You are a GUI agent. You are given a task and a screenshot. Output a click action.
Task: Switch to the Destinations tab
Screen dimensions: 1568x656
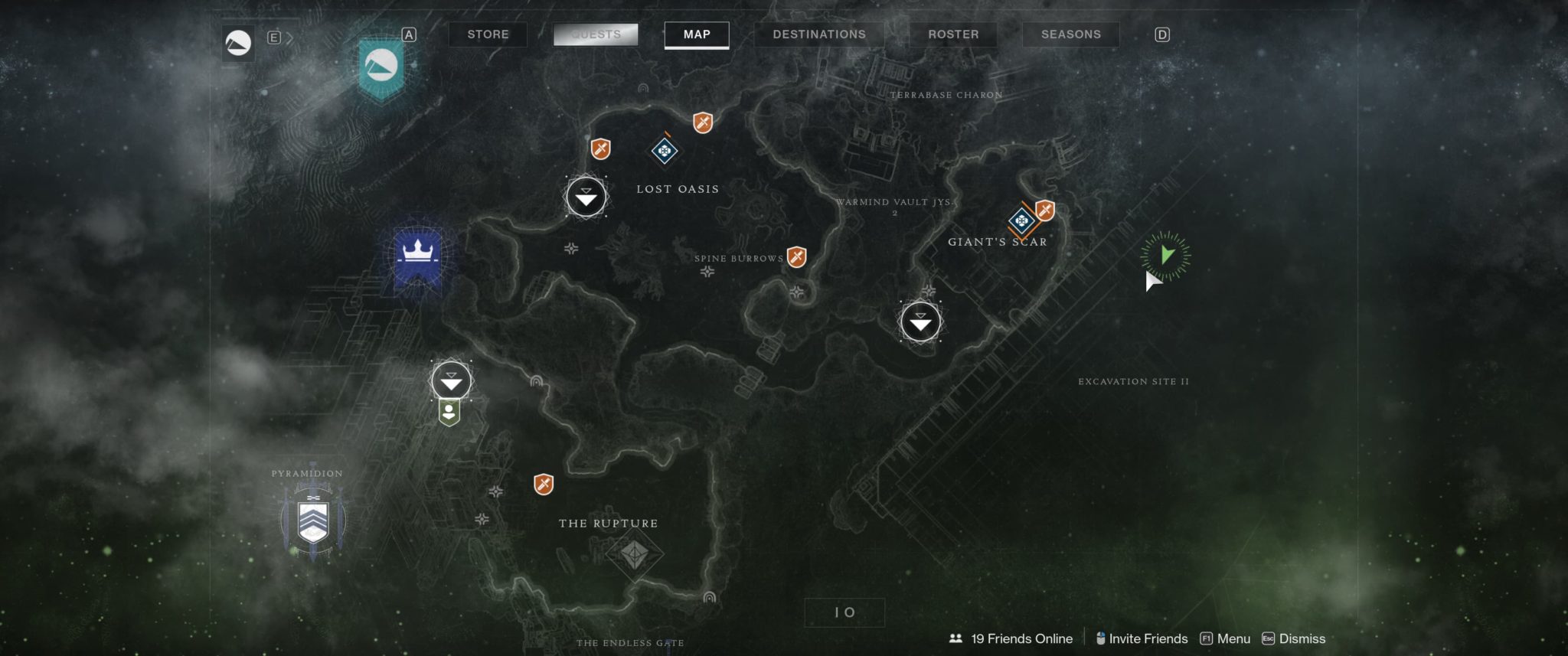click(818, 34)
